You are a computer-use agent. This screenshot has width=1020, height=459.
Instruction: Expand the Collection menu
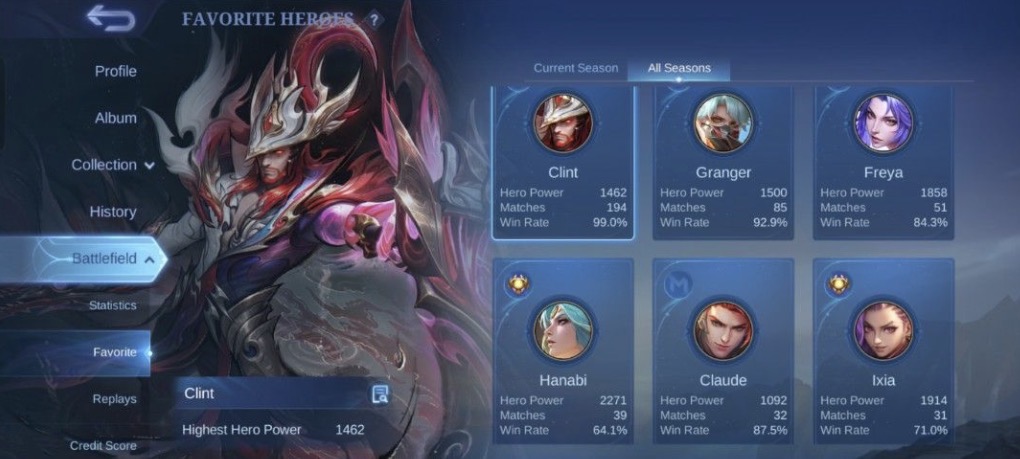coord(112,165)
